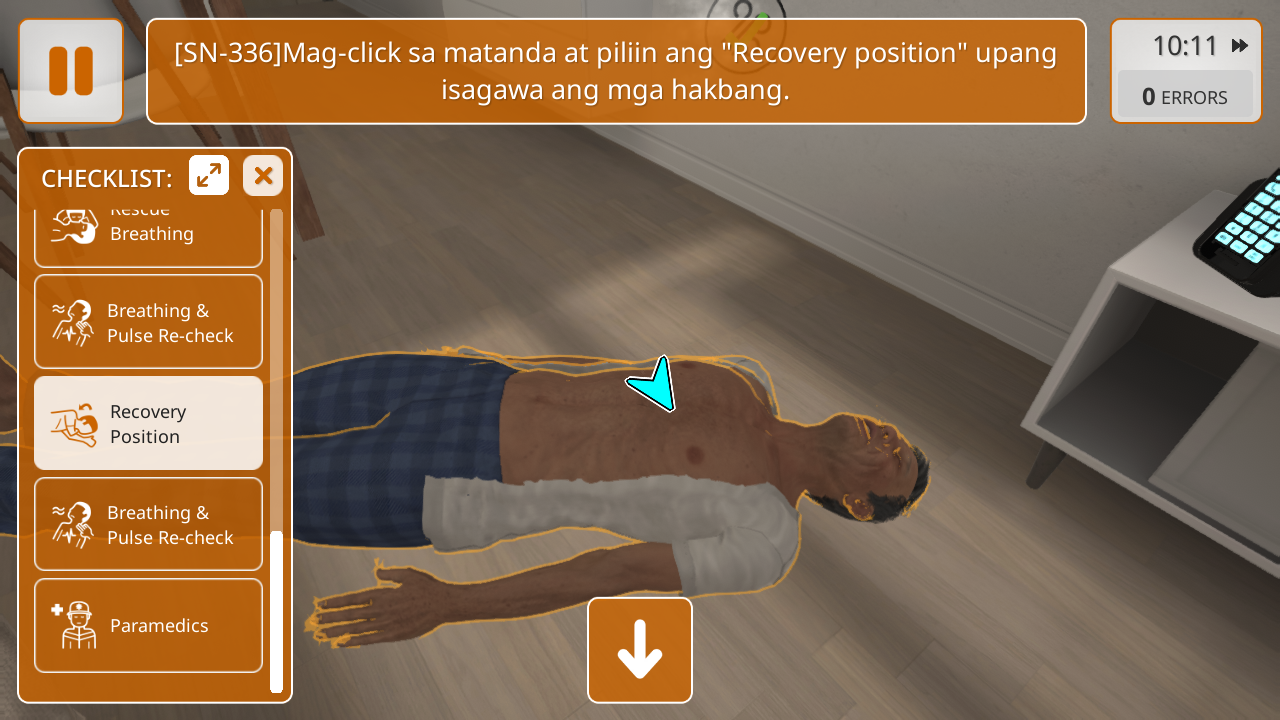Expand the checklist panel
This screenshot has width=1280, height=720.
coord(209,176)
